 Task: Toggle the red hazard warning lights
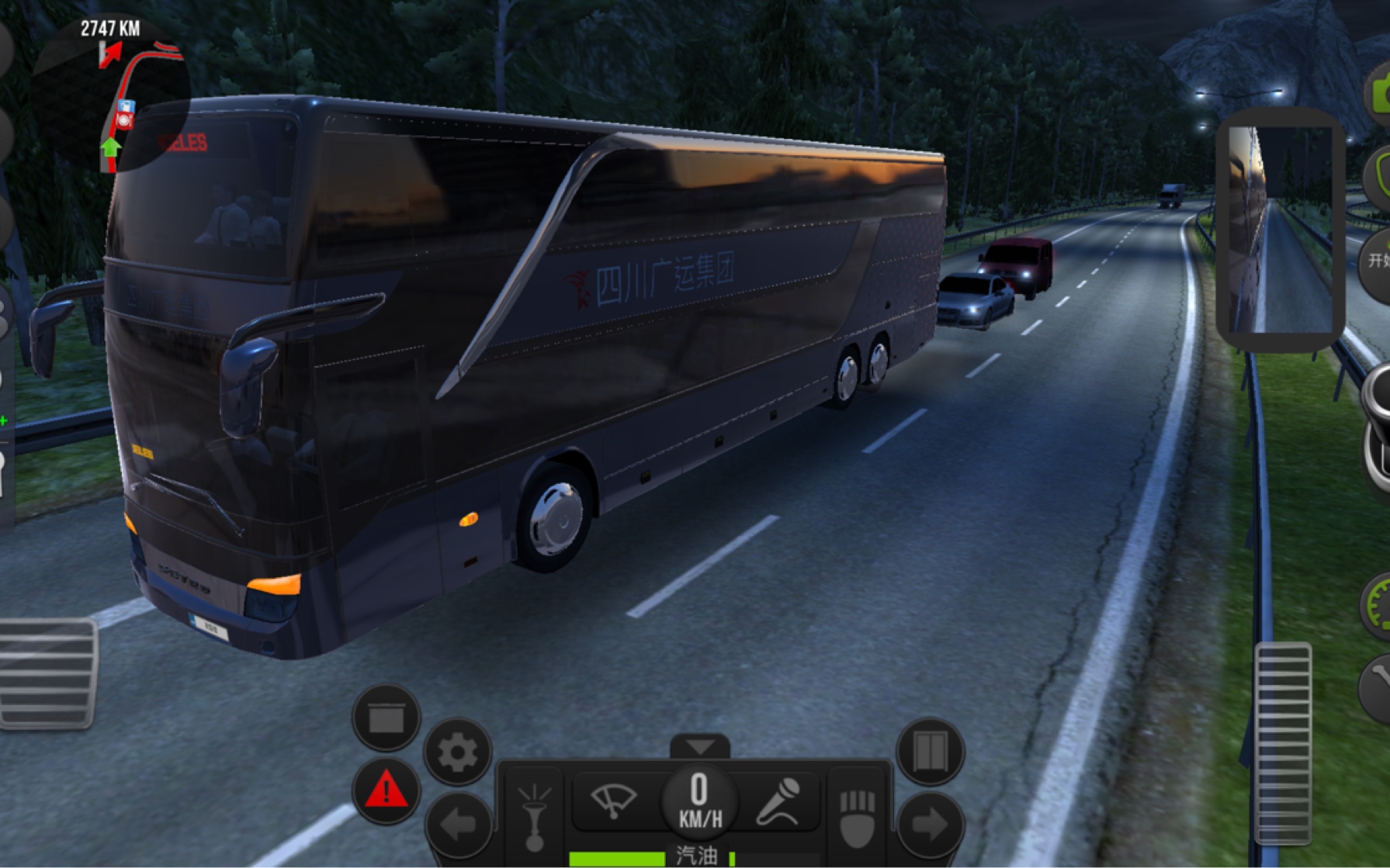386,791
